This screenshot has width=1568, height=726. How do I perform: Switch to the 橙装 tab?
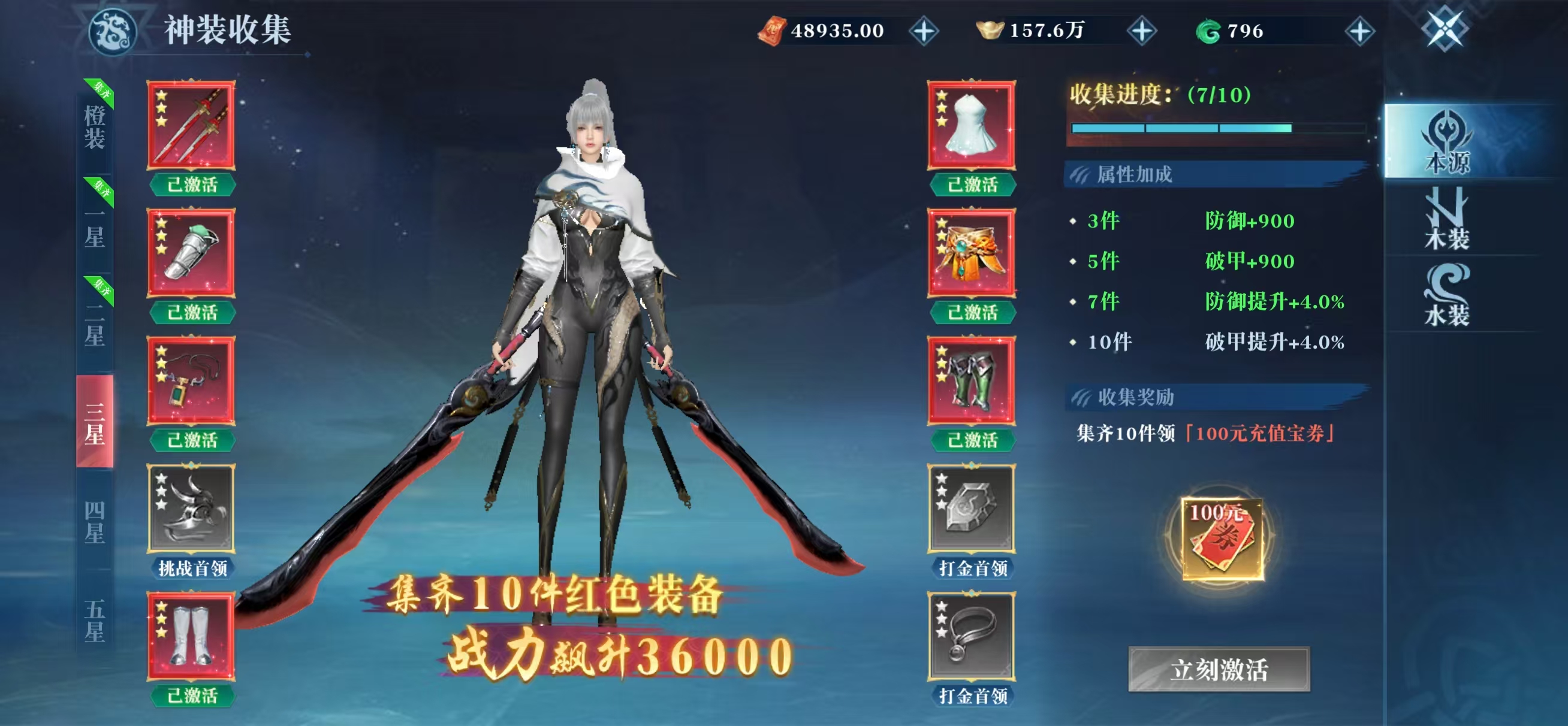click(95, 126)
